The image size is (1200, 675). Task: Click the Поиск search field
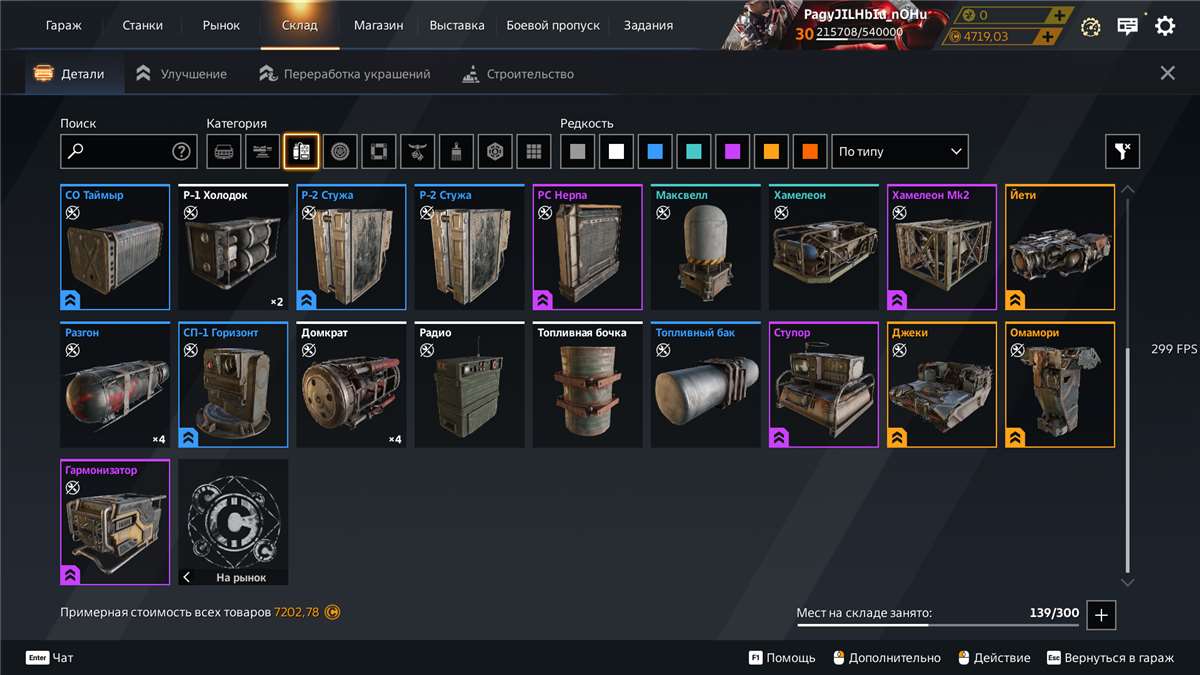118,152
